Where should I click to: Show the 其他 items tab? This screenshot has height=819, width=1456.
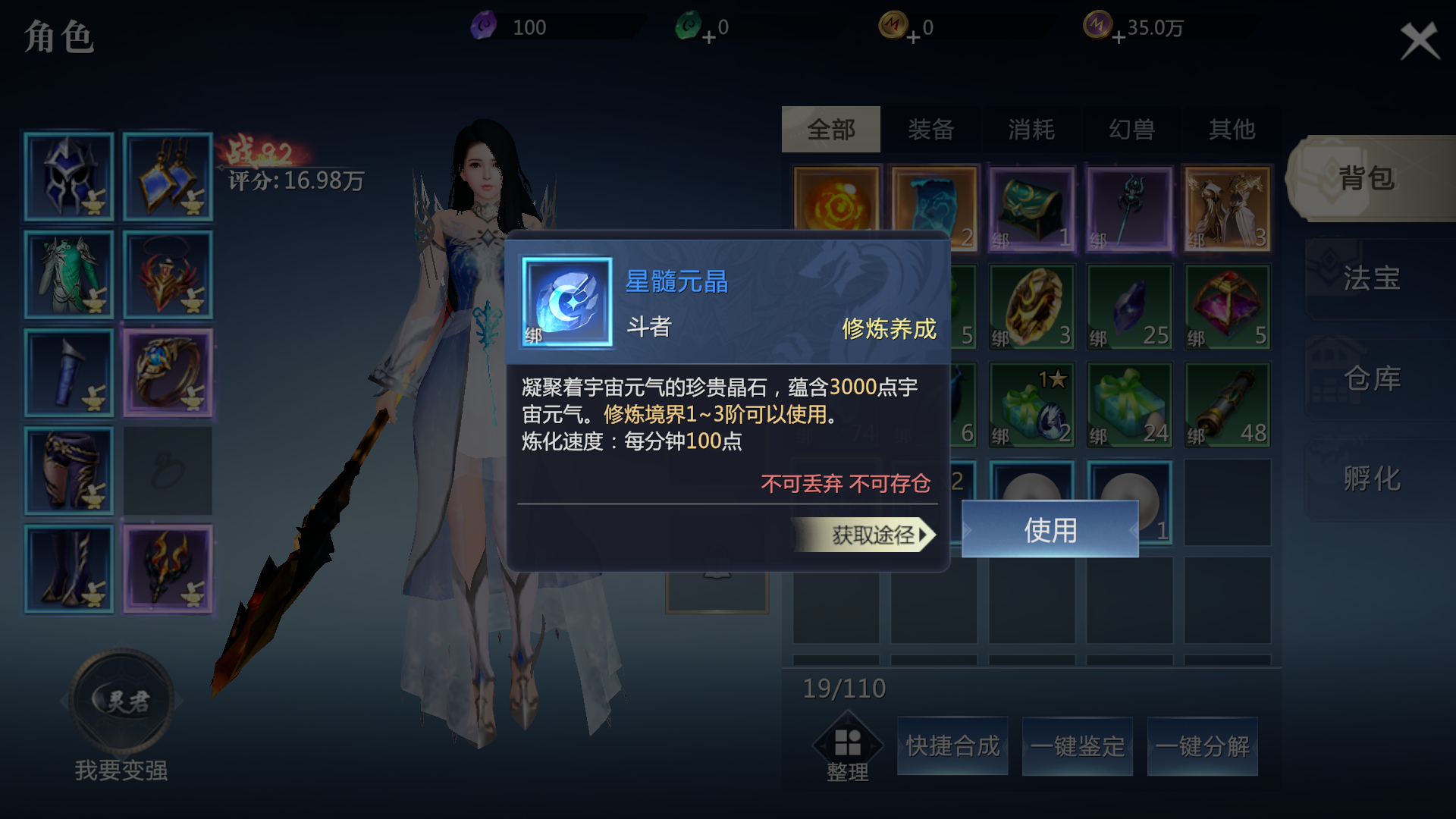(x=1232, y=130)
